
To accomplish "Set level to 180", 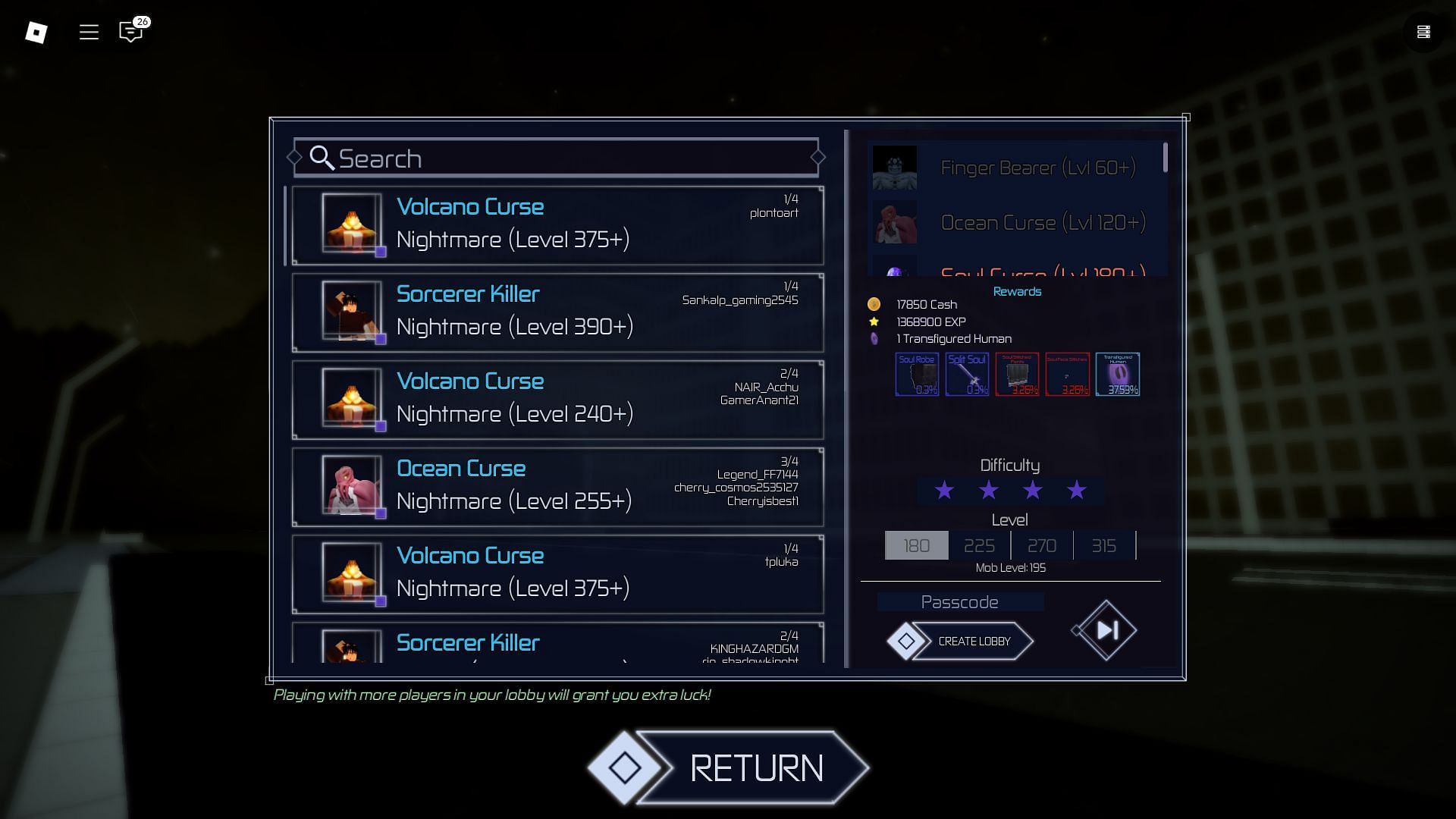I will (916, 545).
